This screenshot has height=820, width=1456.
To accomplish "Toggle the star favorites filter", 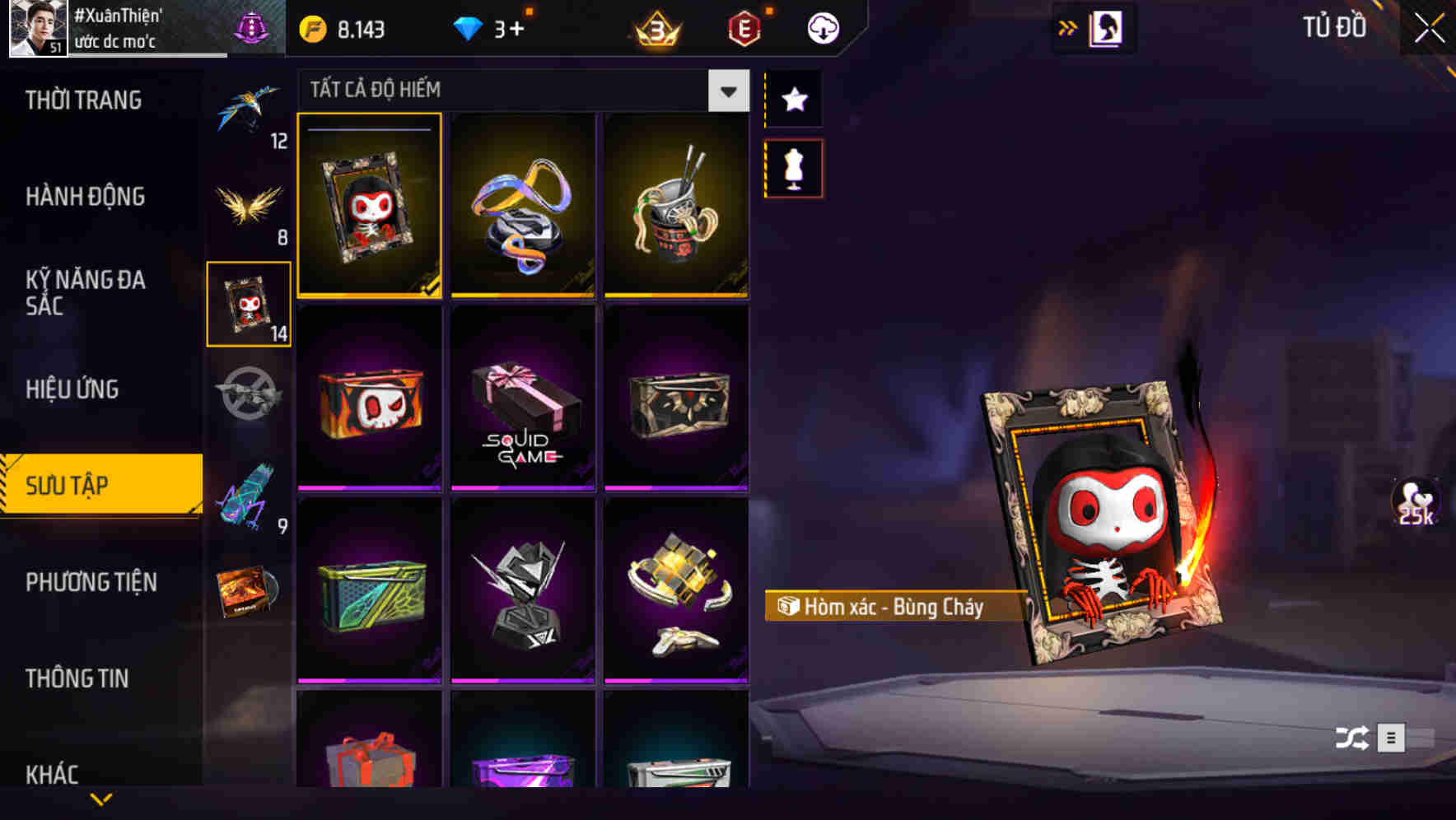I will 793,100.
